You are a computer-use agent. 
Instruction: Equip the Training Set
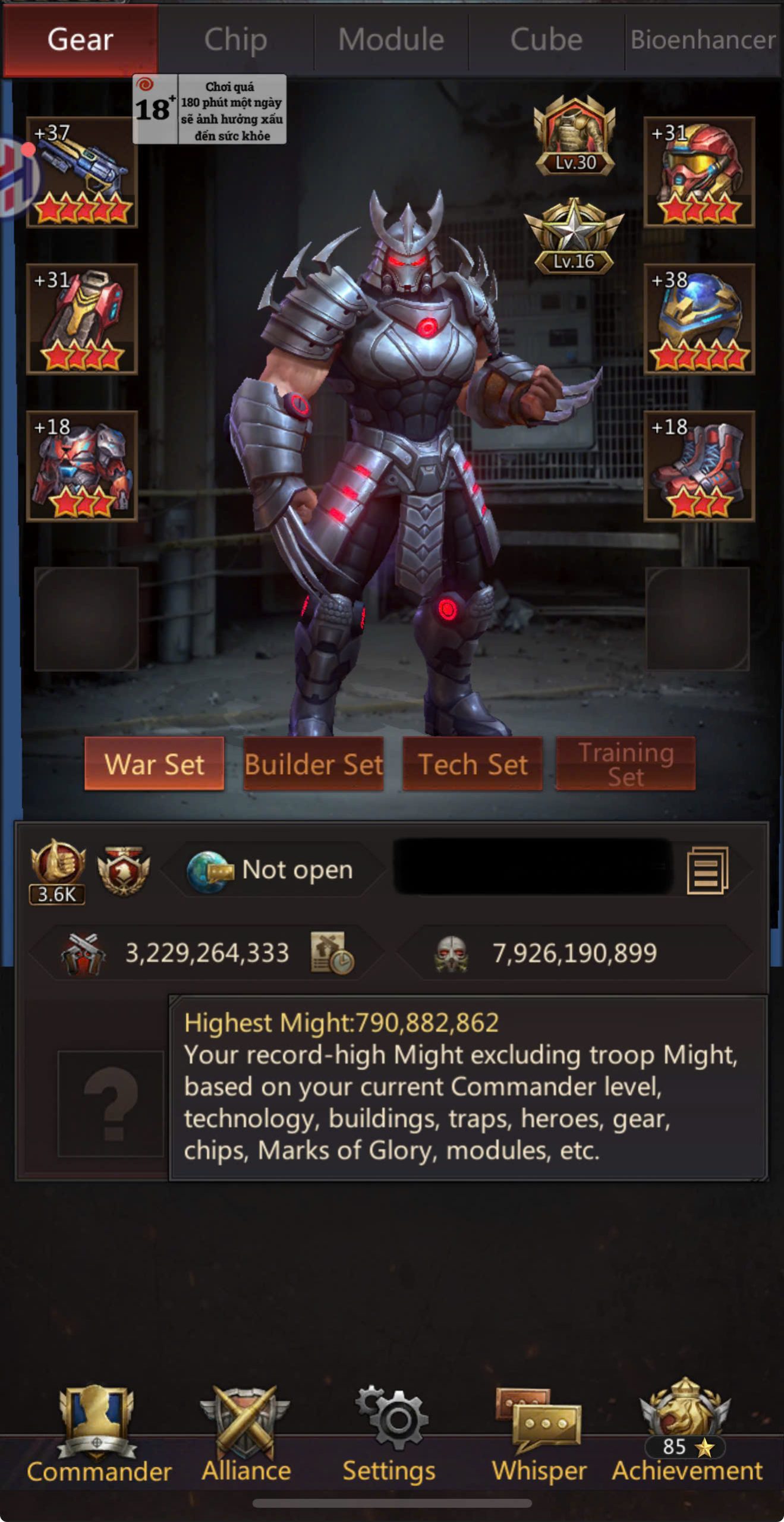click(625, 764)
